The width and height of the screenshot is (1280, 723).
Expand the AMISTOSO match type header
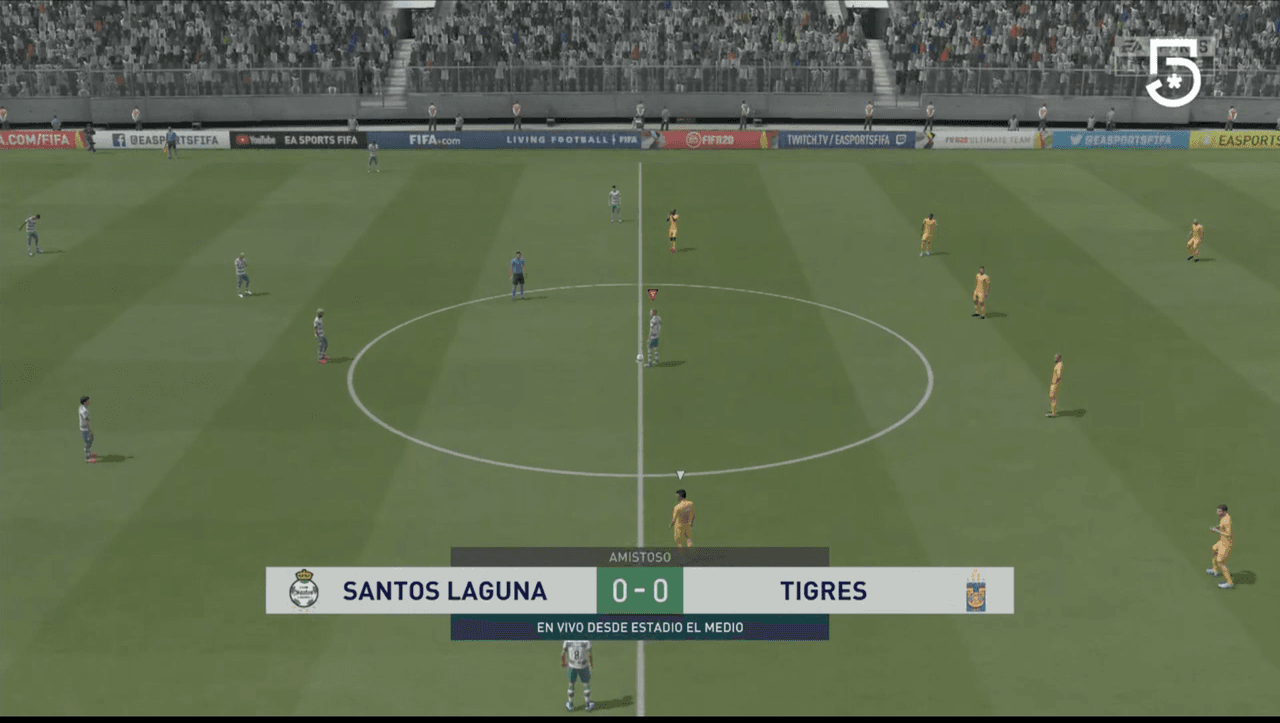tap(639, 558)
